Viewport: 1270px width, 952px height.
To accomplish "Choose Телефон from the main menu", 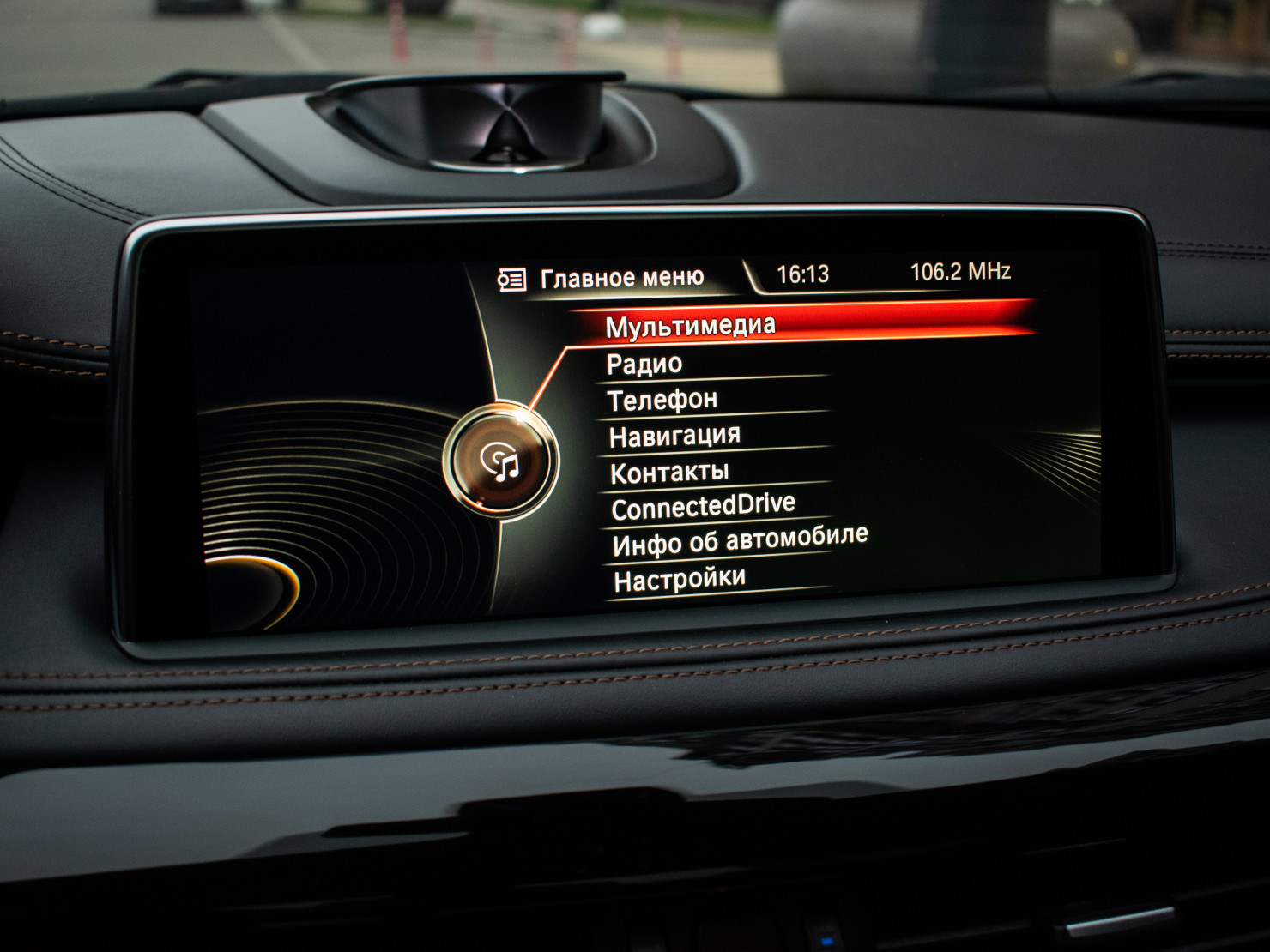I will [662, 400].
